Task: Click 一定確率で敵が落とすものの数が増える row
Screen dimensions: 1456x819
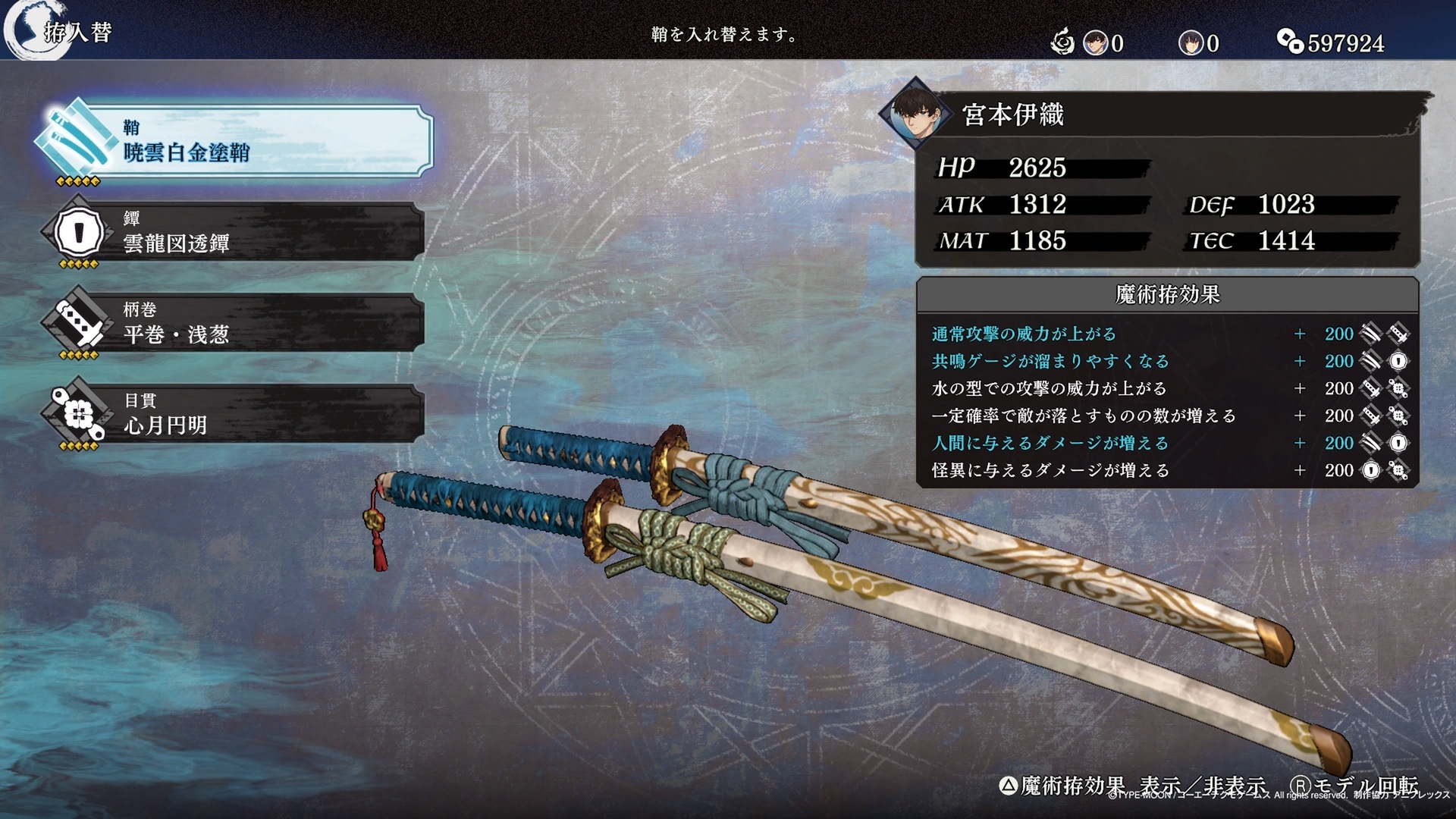Action: 1168,416
